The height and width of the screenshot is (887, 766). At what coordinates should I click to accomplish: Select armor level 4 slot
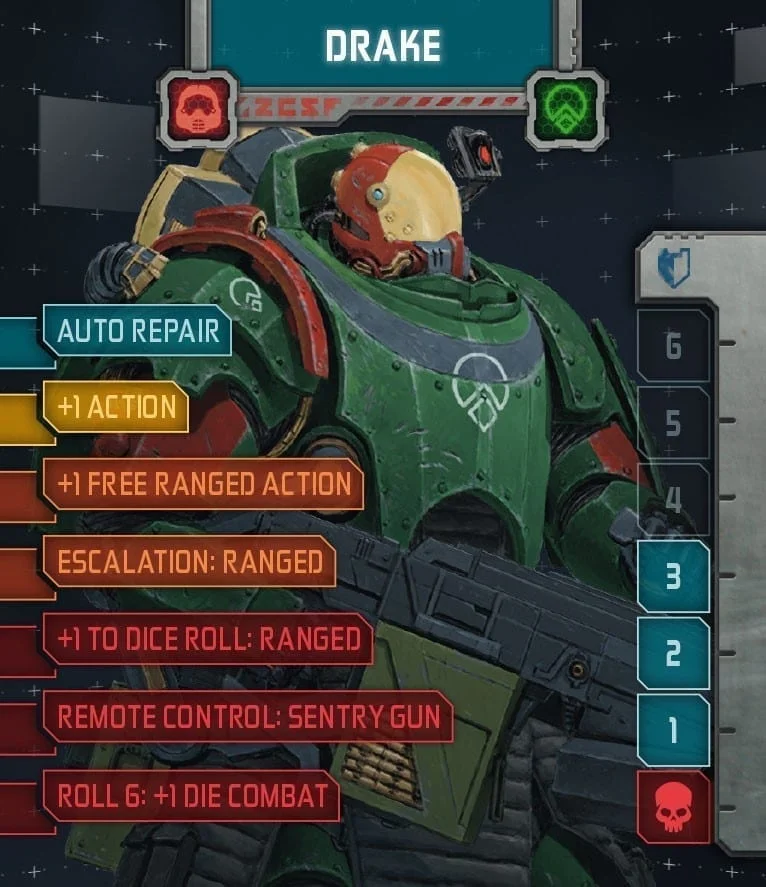coord(673,499)
